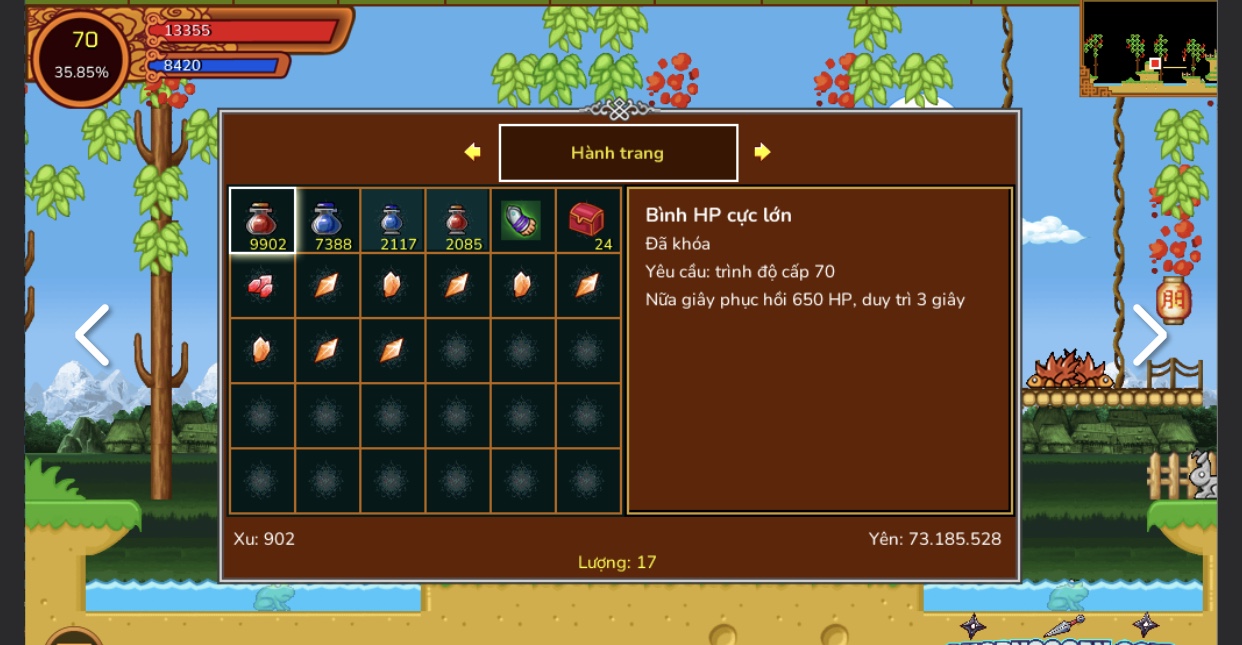Select the gauntlet glove item slot

pos(522,220)
